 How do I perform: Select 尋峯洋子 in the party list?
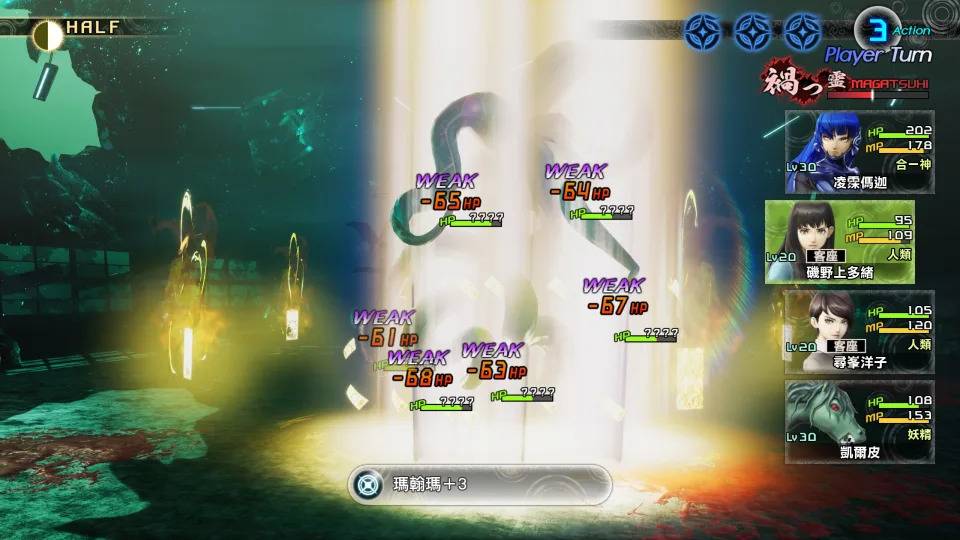click(860, 331)
